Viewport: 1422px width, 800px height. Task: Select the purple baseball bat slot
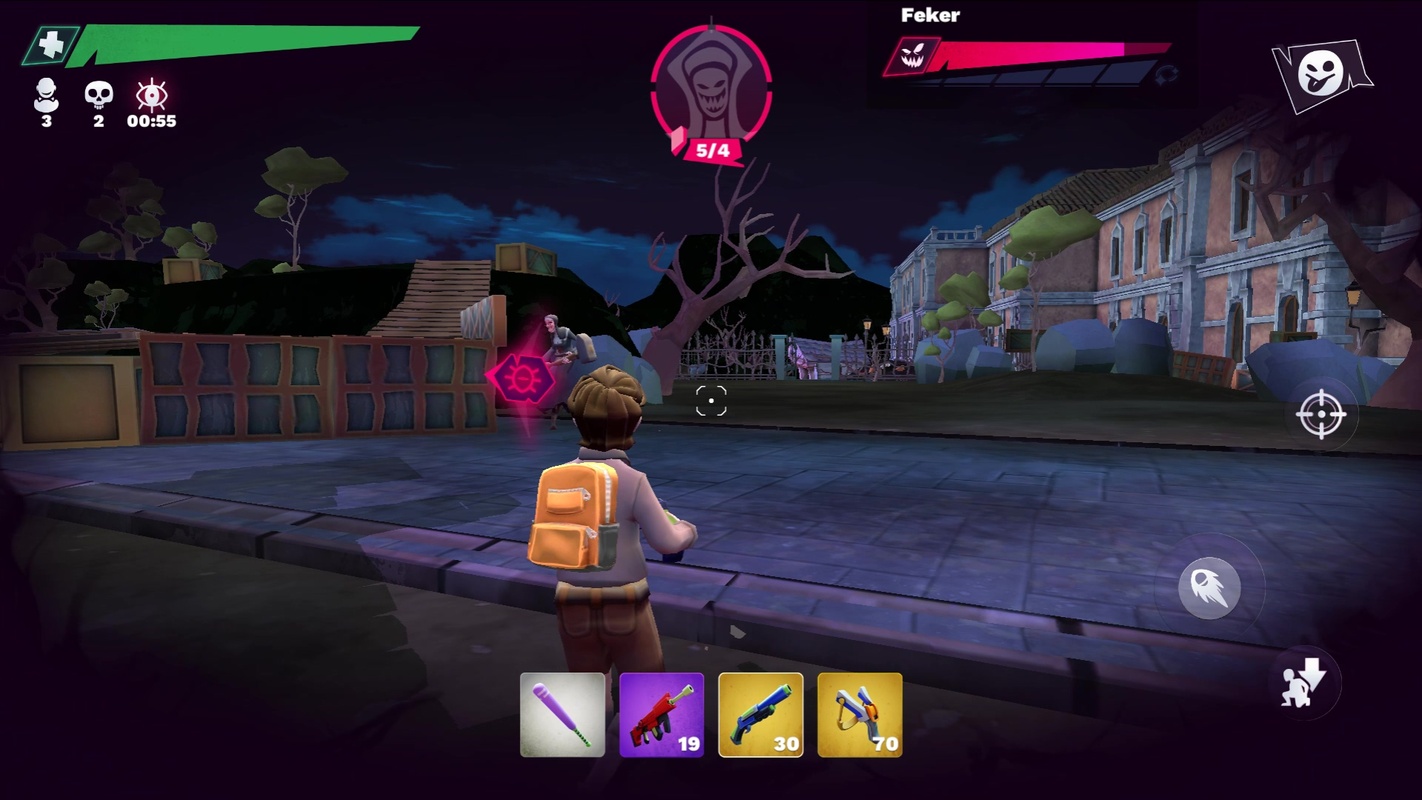(x=562, y=714)
